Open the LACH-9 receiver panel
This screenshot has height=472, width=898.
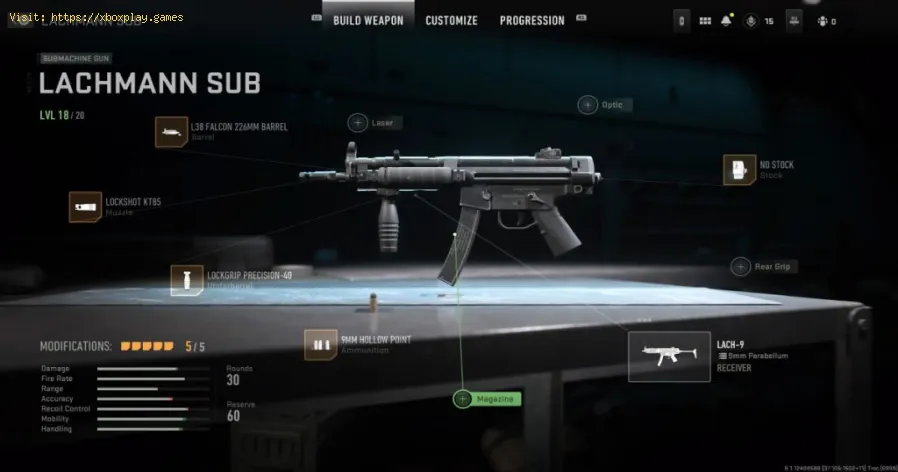coord(669,356)
